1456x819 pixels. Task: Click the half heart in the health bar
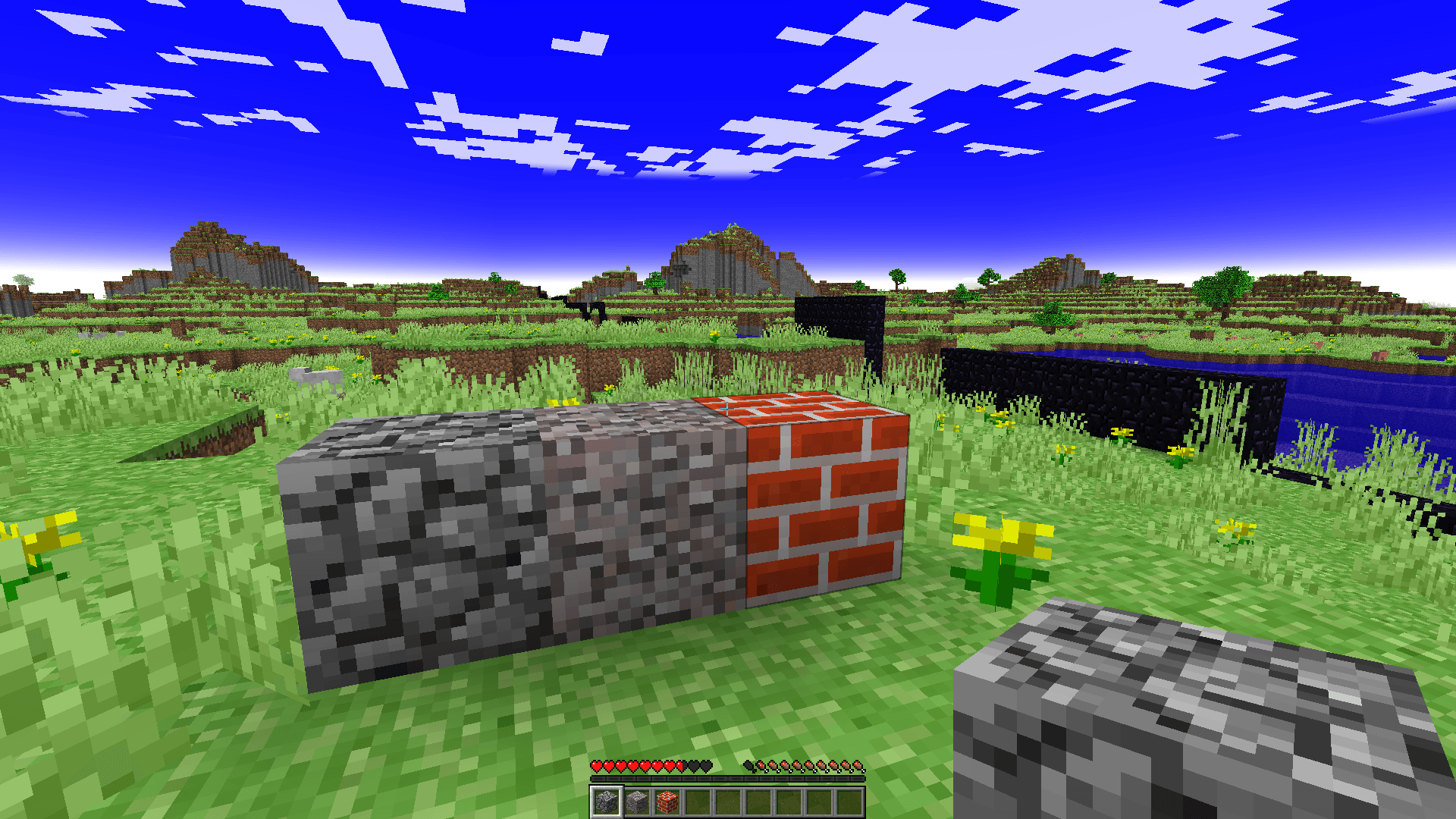point(679,766)
